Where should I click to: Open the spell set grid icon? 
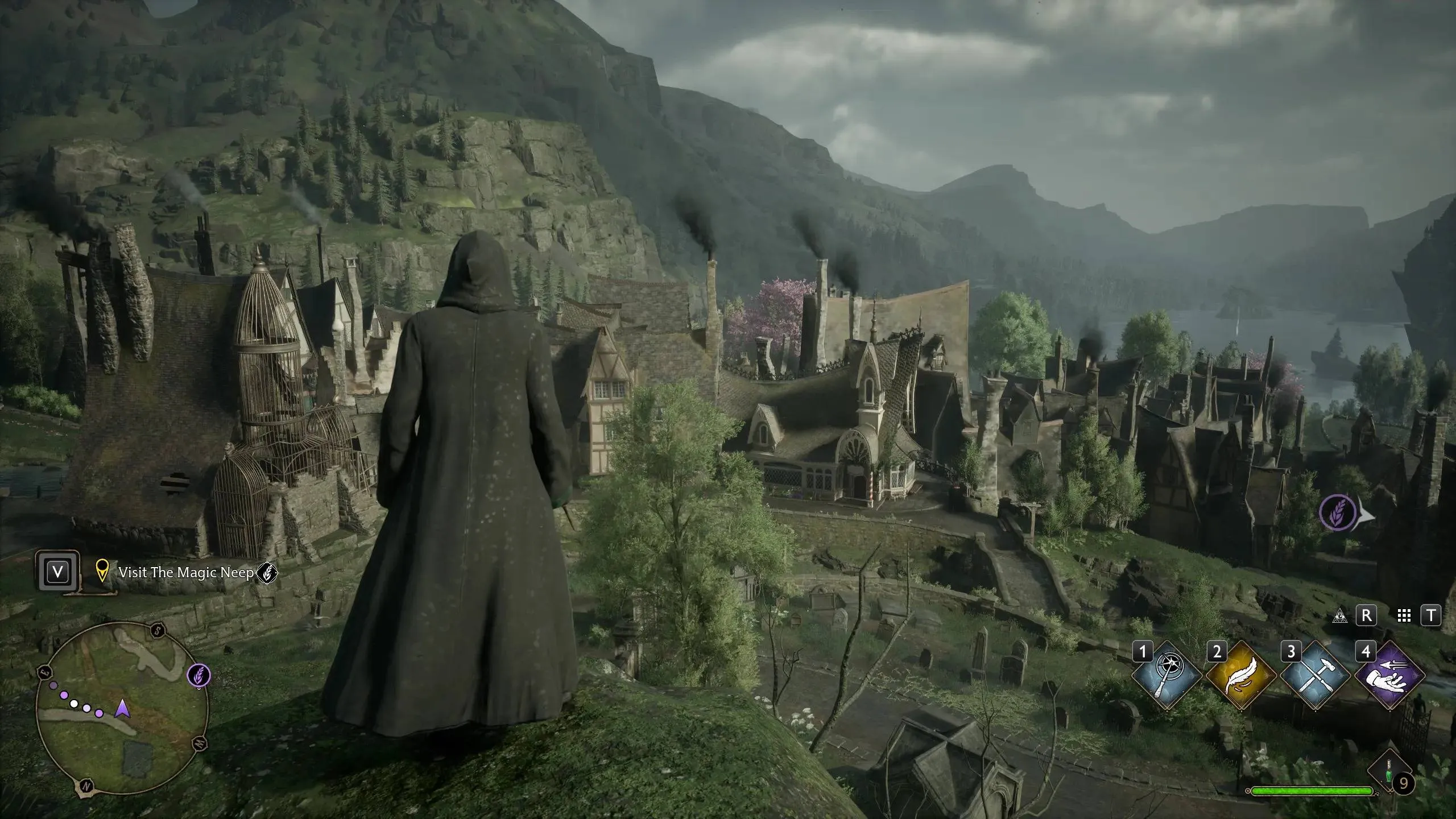(x=1404, y=615)
